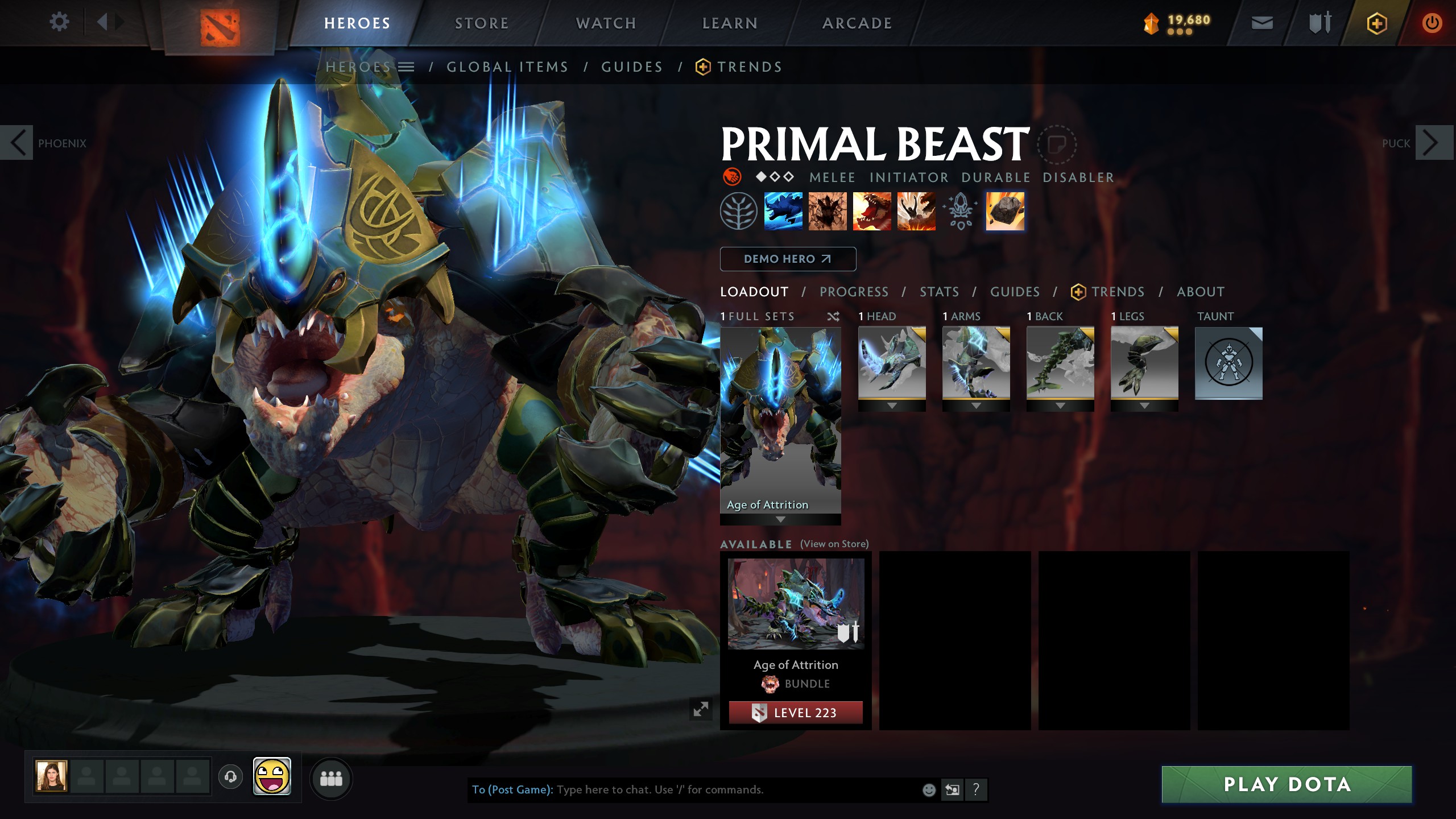The height and width of the screenshot is (819, 1456).
Task: Open the Store tab
Action: 481,23
